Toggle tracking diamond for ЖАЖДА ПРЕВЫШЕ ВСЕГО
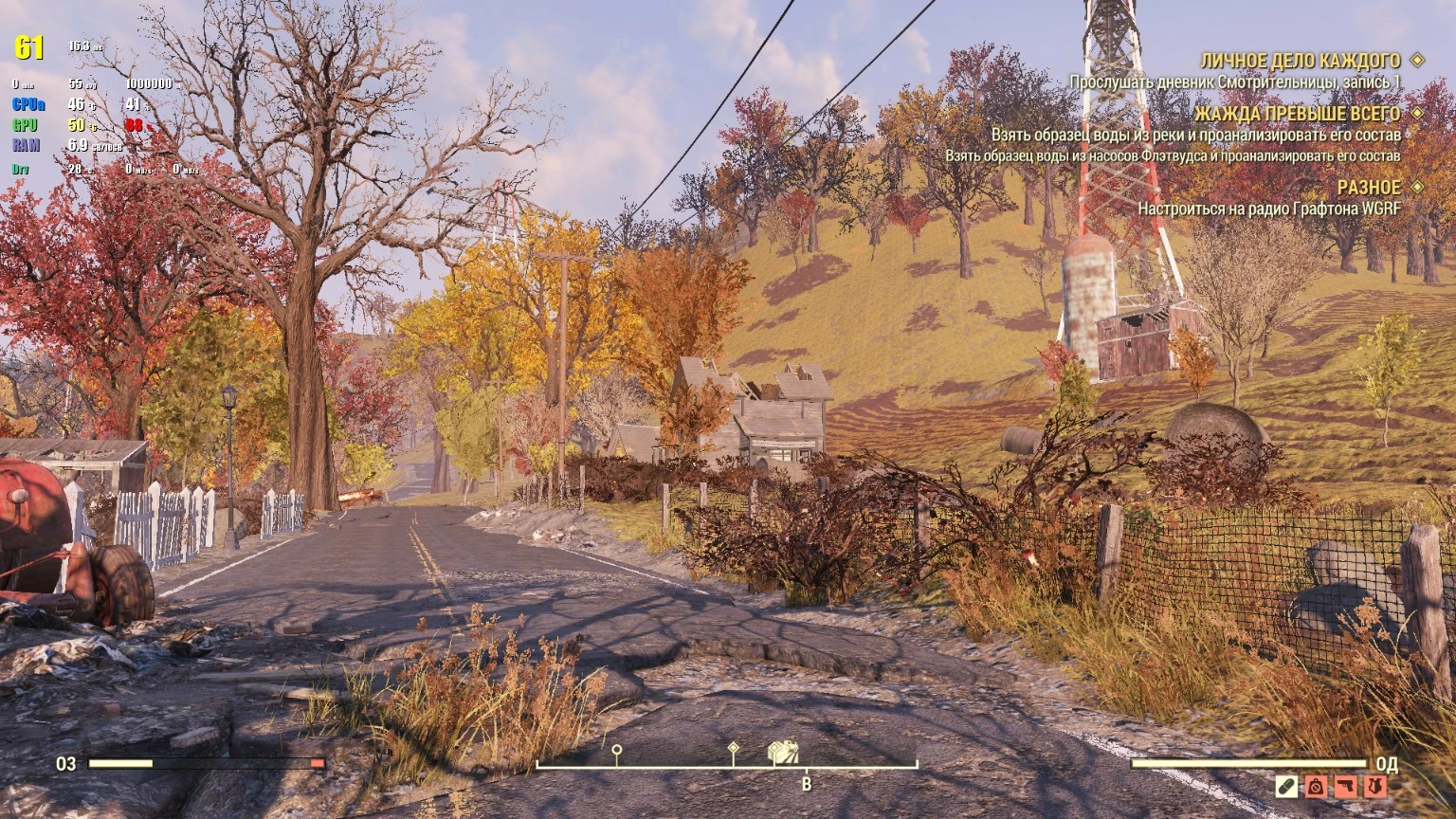 1417,114
